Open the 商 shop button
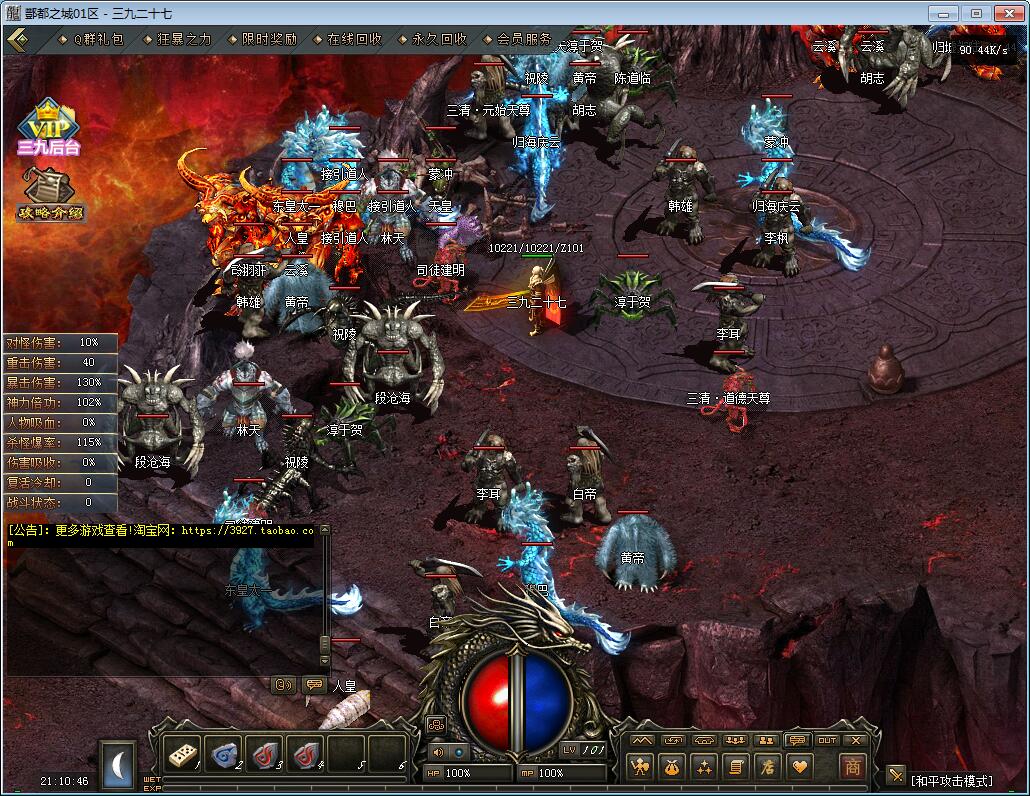 coord(852,766)
